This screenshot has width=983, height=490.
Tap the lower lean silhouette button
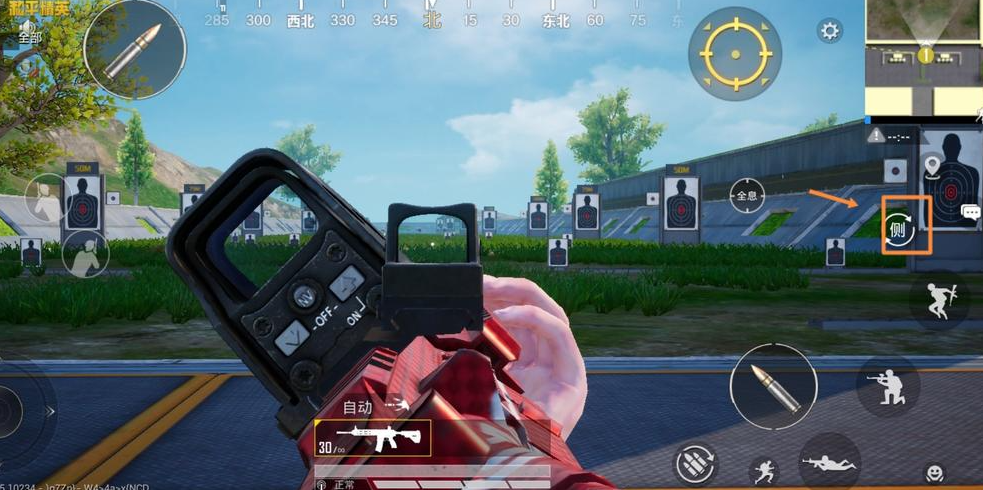[85, 254]
